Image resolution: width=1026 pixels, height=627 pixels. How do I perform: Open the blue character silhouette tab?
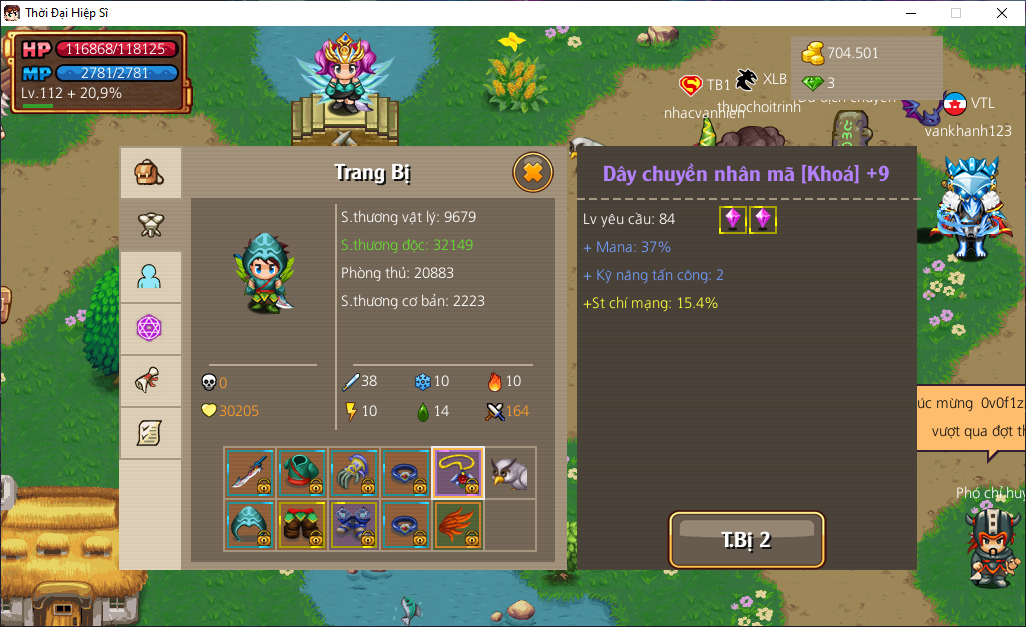point(150,277)
